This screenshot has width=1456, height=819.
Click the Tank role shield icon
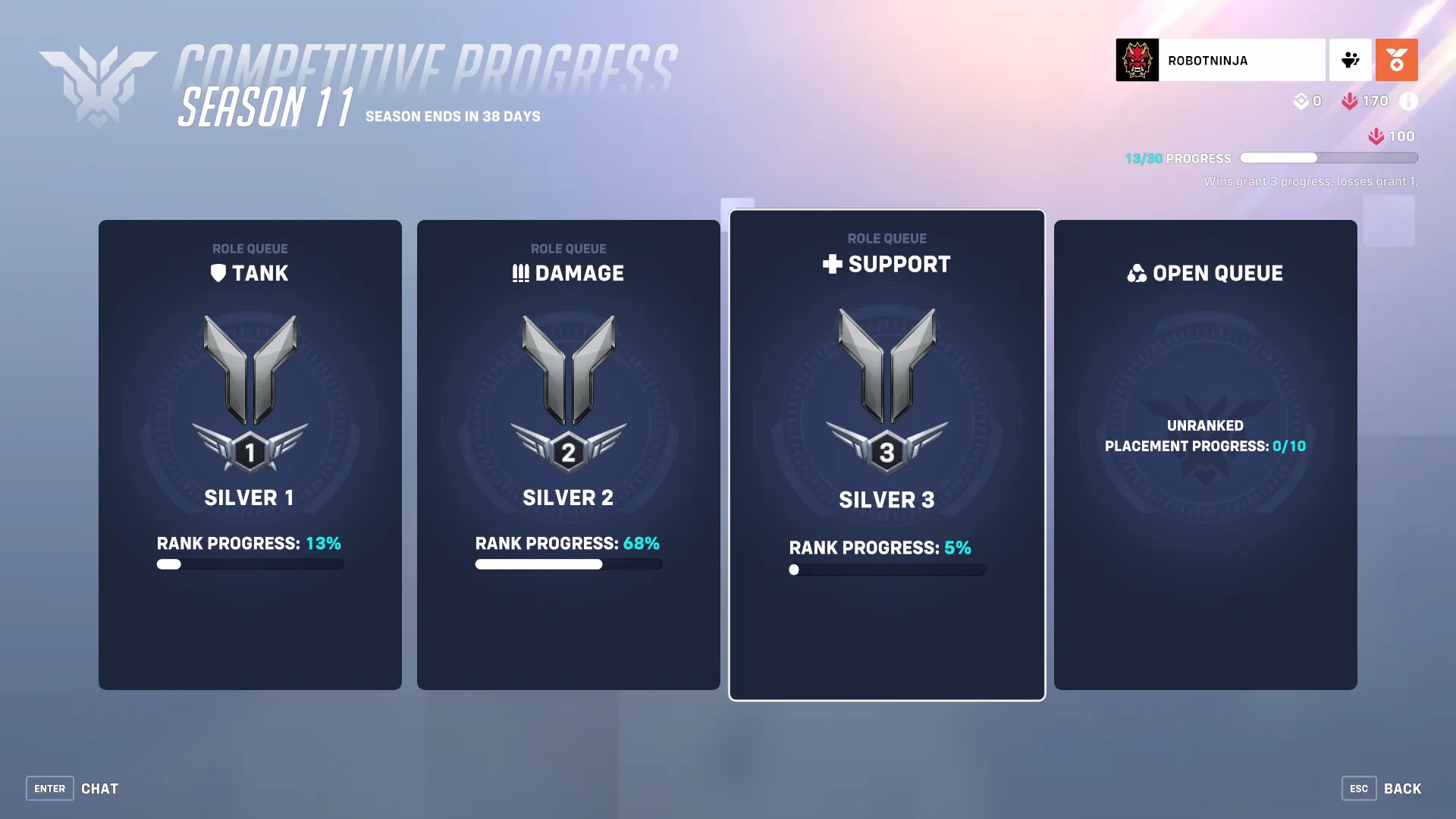(x=218, y=273)
